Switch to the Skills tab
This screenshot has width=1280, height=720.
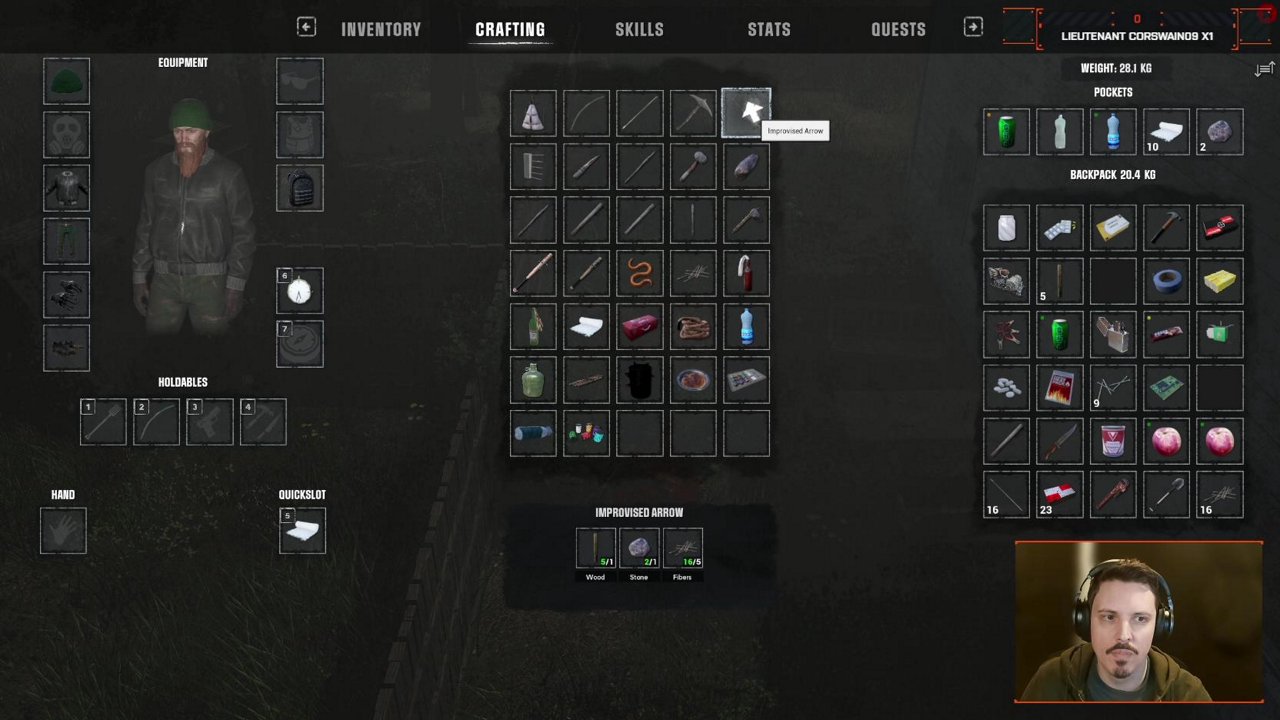[x=639, y=30]
